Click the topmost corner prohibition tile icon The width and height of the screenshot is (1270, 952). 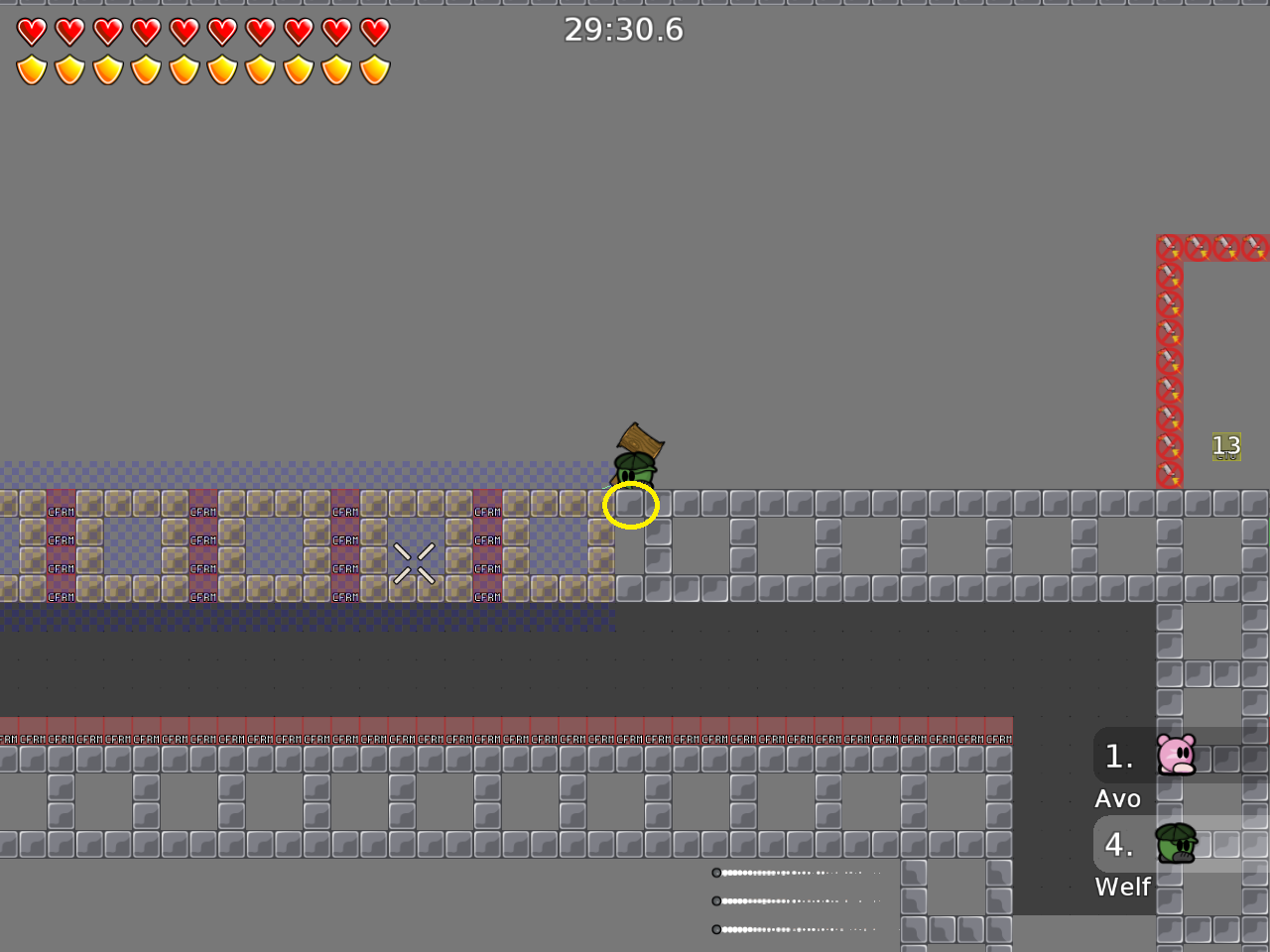click(1168, 247)
